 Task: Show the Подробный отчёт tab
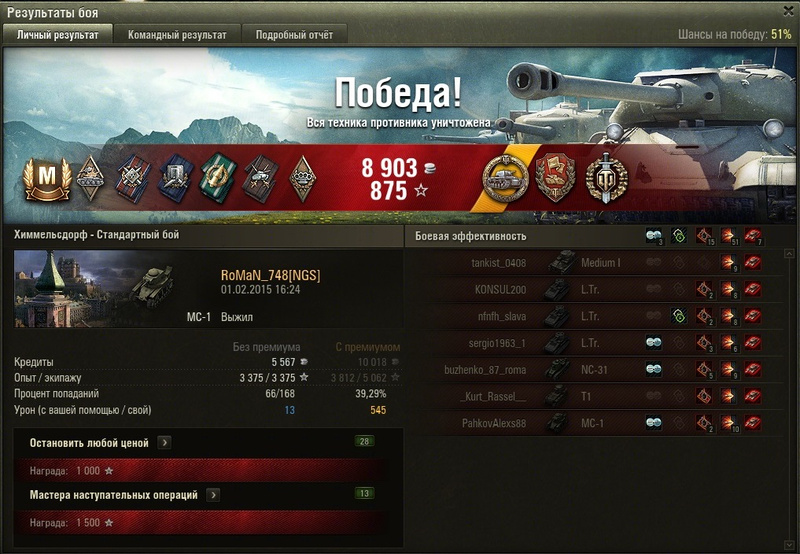click(x=294, y=34)
